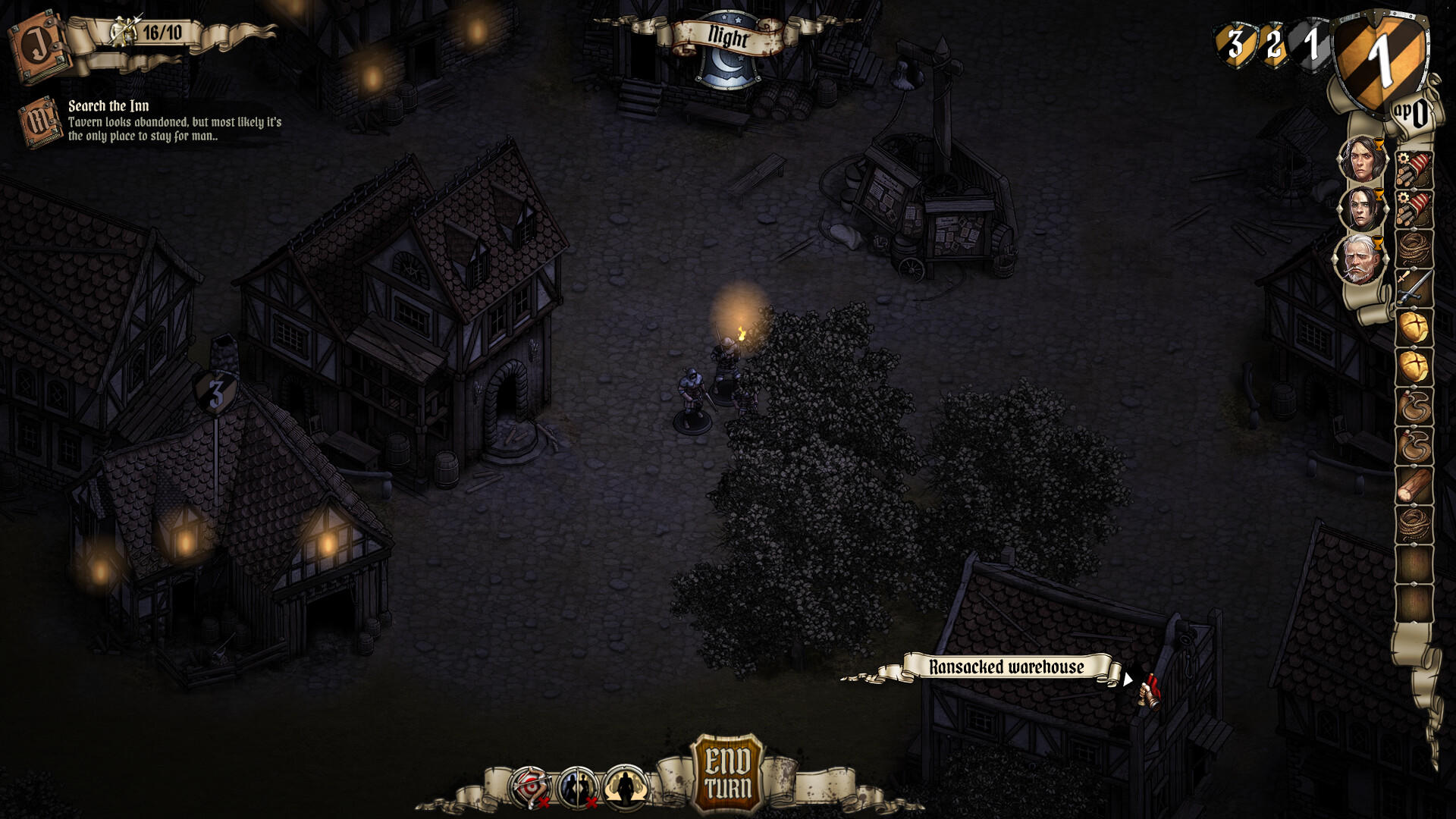Click the Ransacked warehouse label
1456x819 pixels.
(1007, 667)
